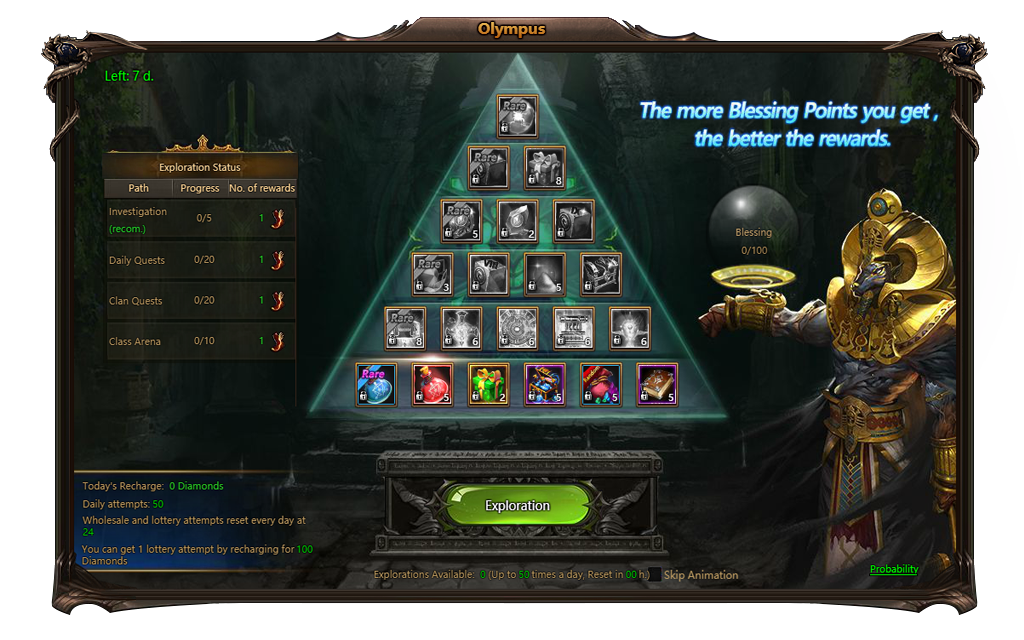This screenshot has width=1024, height=640.
Task: Pick the red gem pouch reward
Action: click(601, 384)
